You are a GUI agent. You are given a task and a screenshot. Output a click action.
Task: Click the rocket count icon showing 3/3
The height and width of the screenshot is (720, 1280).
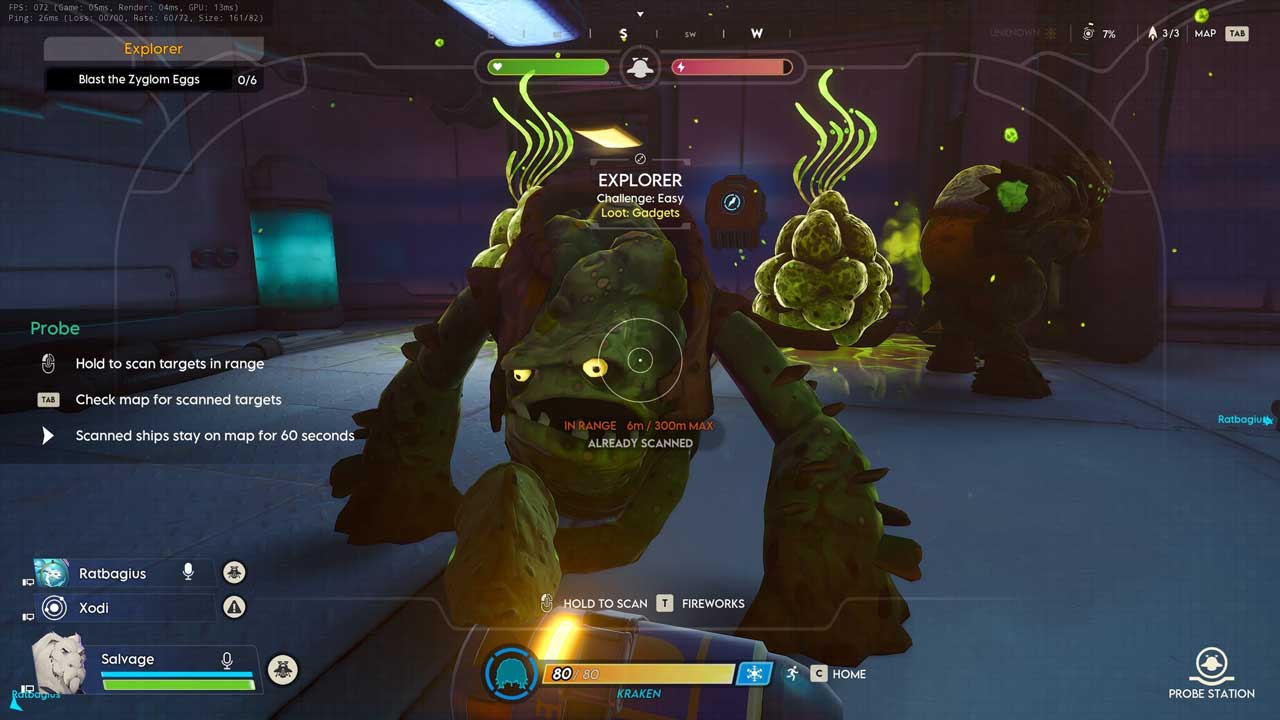pos(1152,33)
